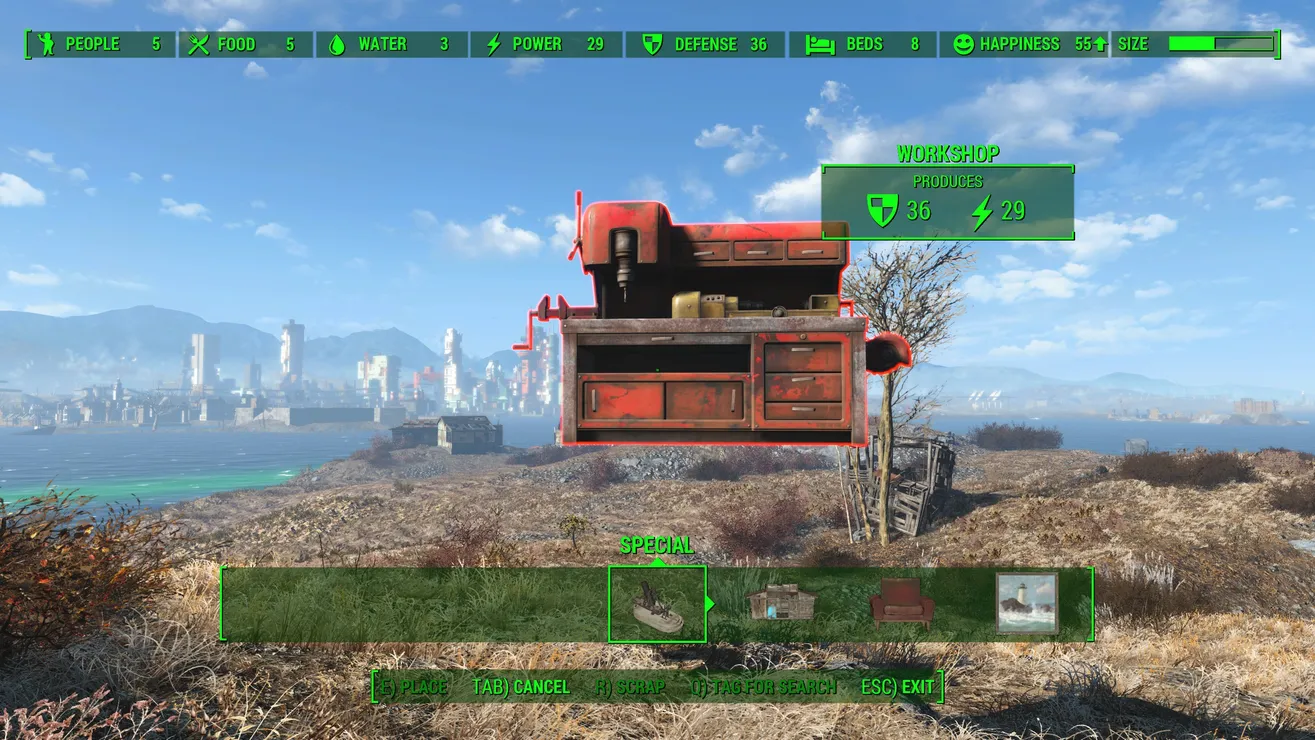Select the highlighted Special category tile
This screenshot has height=740, width=1315.
pyautogui.click(x=657, y=604)
